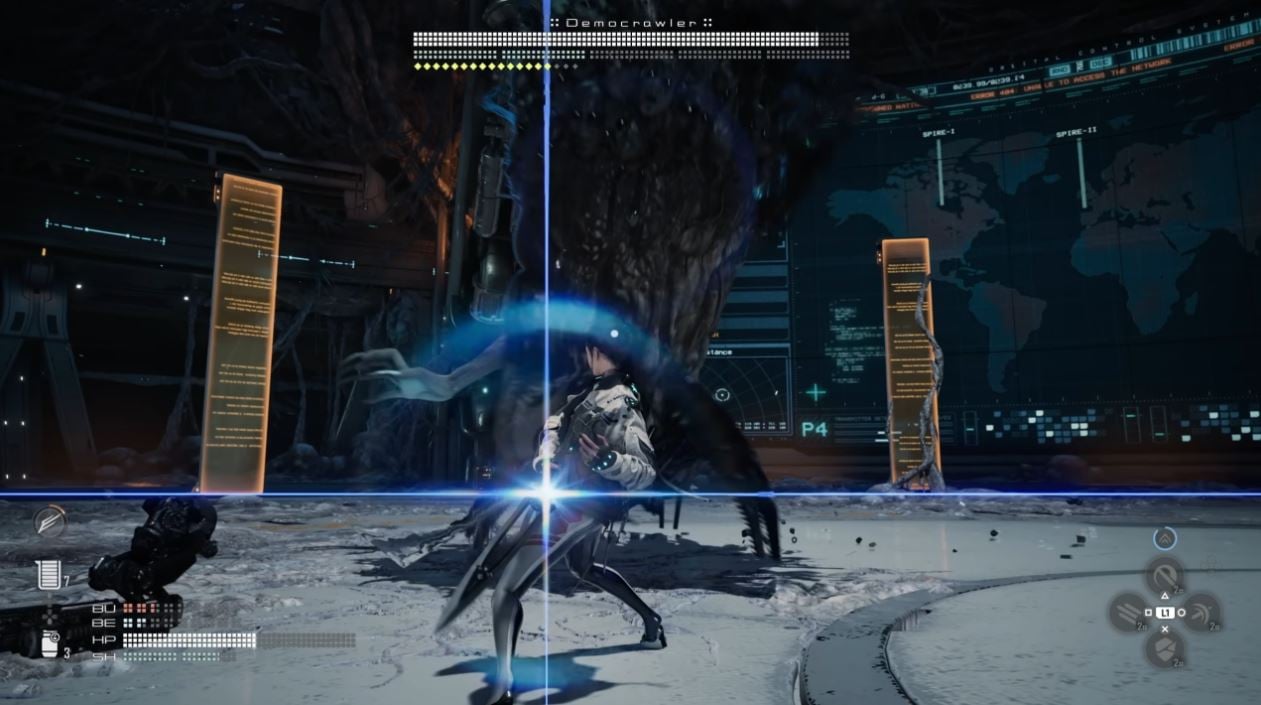Image resolution: width=1261 pixels, height=705 pixels.
Task: Activate the triple slash lines Beta skill
Action: coord(1128,611)
